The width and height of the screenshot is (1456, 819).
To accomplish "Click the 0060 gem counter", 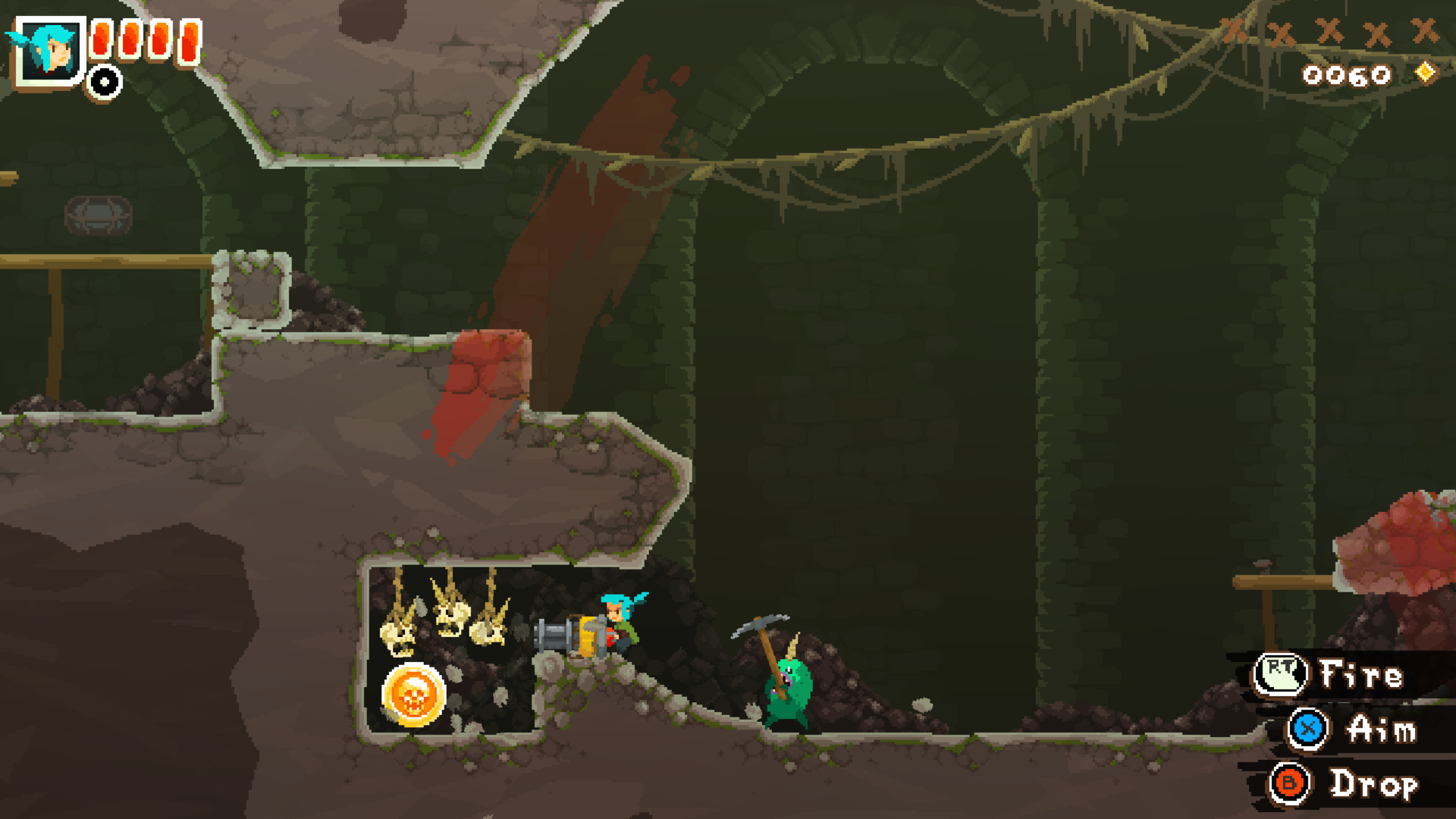I will tap(1348, 74).
